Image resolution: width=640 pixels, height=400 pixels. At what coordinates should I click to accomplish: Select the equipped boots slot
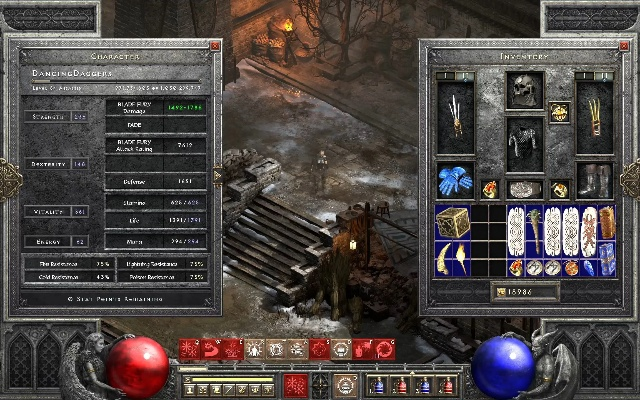click(x=594, y=180)
